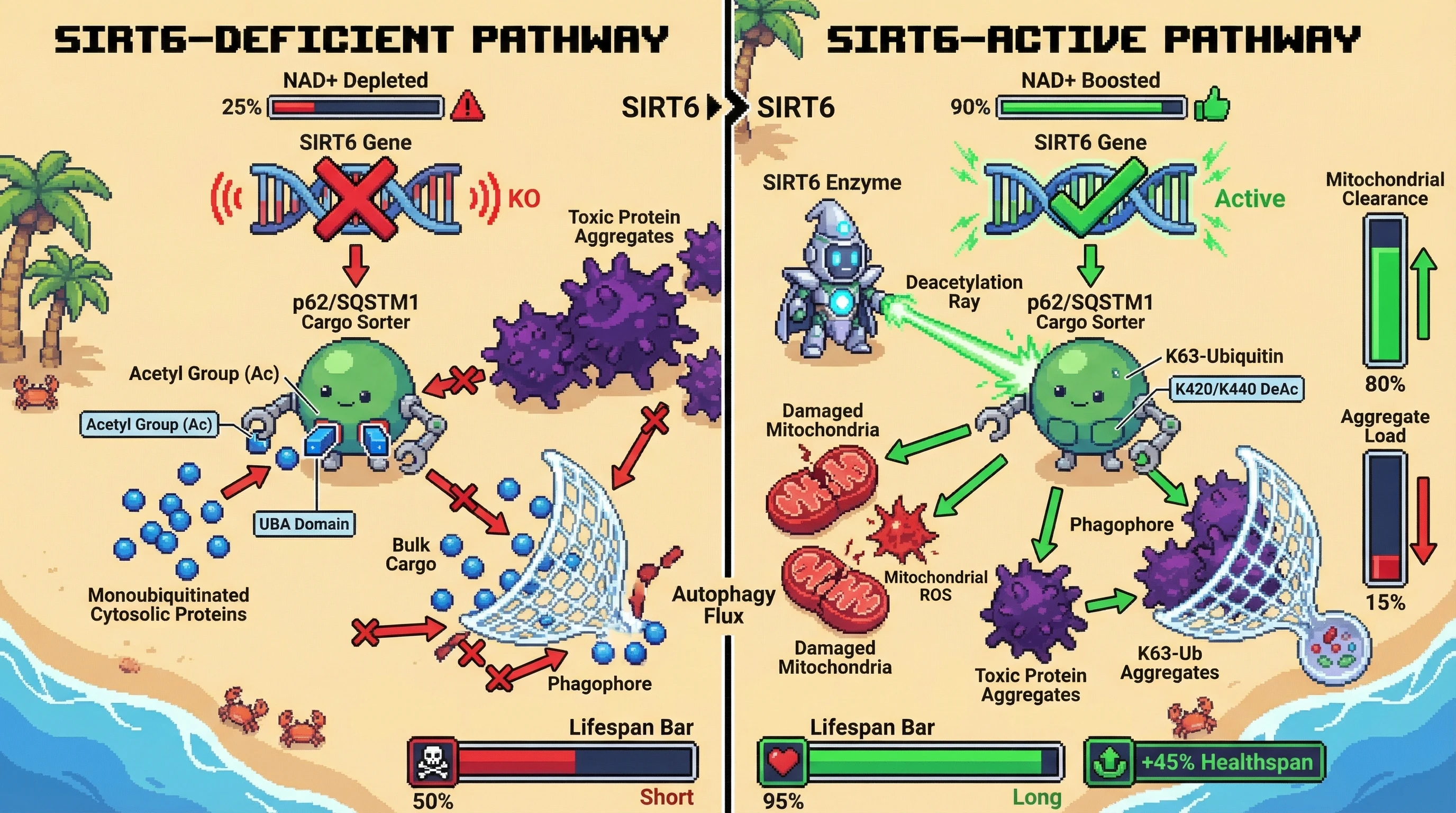Select the skull and crossbones icon
This screenshot has width=1456, height=813.
(x=432, y=762)
